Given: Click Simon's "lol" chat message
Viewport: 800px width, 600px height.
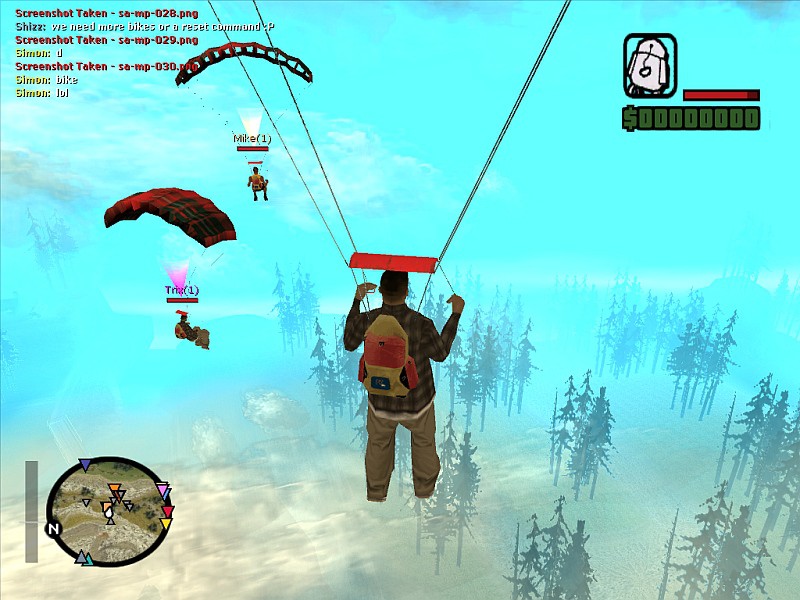Looking at the screenshot, I should click(x=42, y=92).
